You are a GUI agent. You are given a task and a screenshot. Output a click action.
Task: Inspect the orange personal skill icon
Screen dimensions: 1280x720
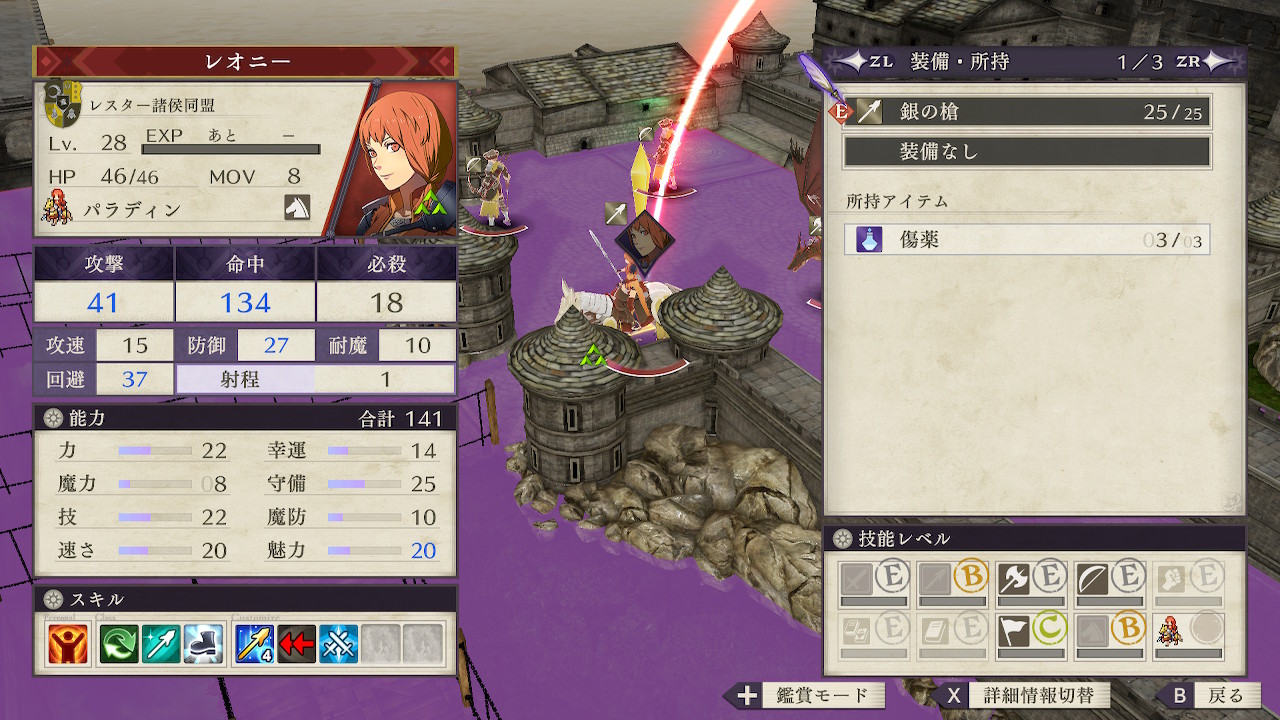click(x=68, y=644)
